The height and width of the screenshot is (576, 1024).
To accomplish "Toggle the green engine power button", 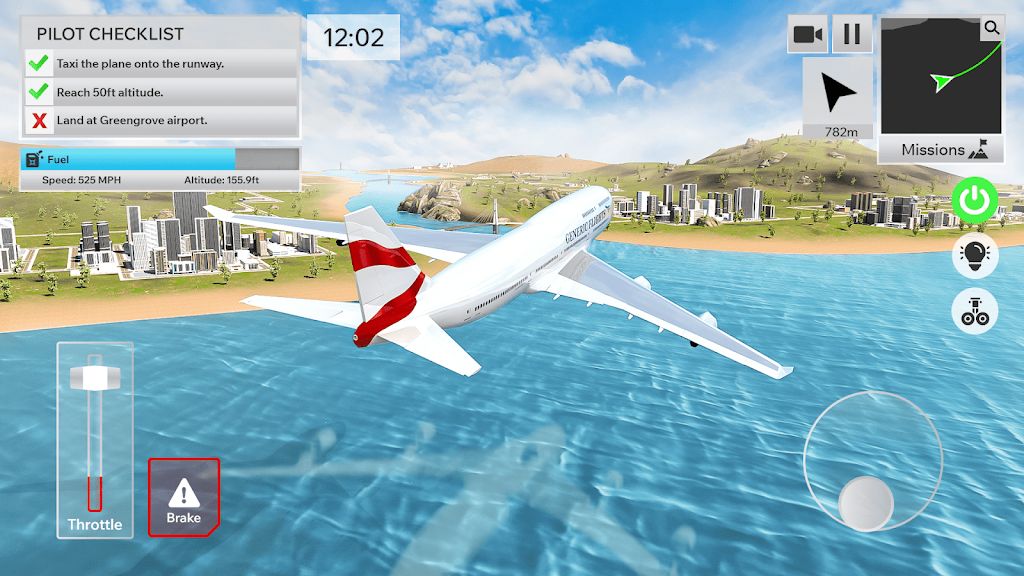I will click(974, 200).
